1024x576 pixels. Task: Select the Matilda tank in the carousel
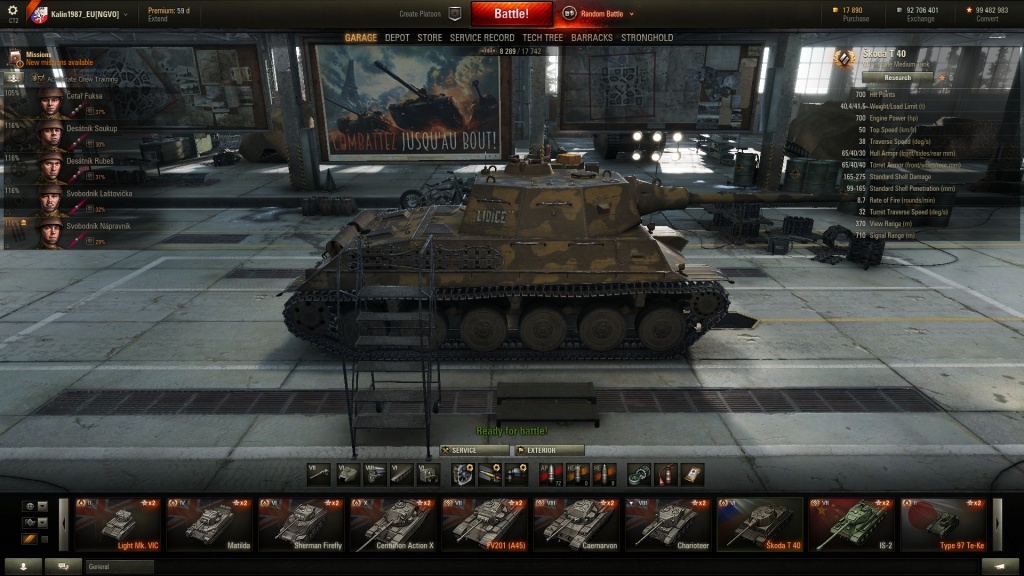210,524
